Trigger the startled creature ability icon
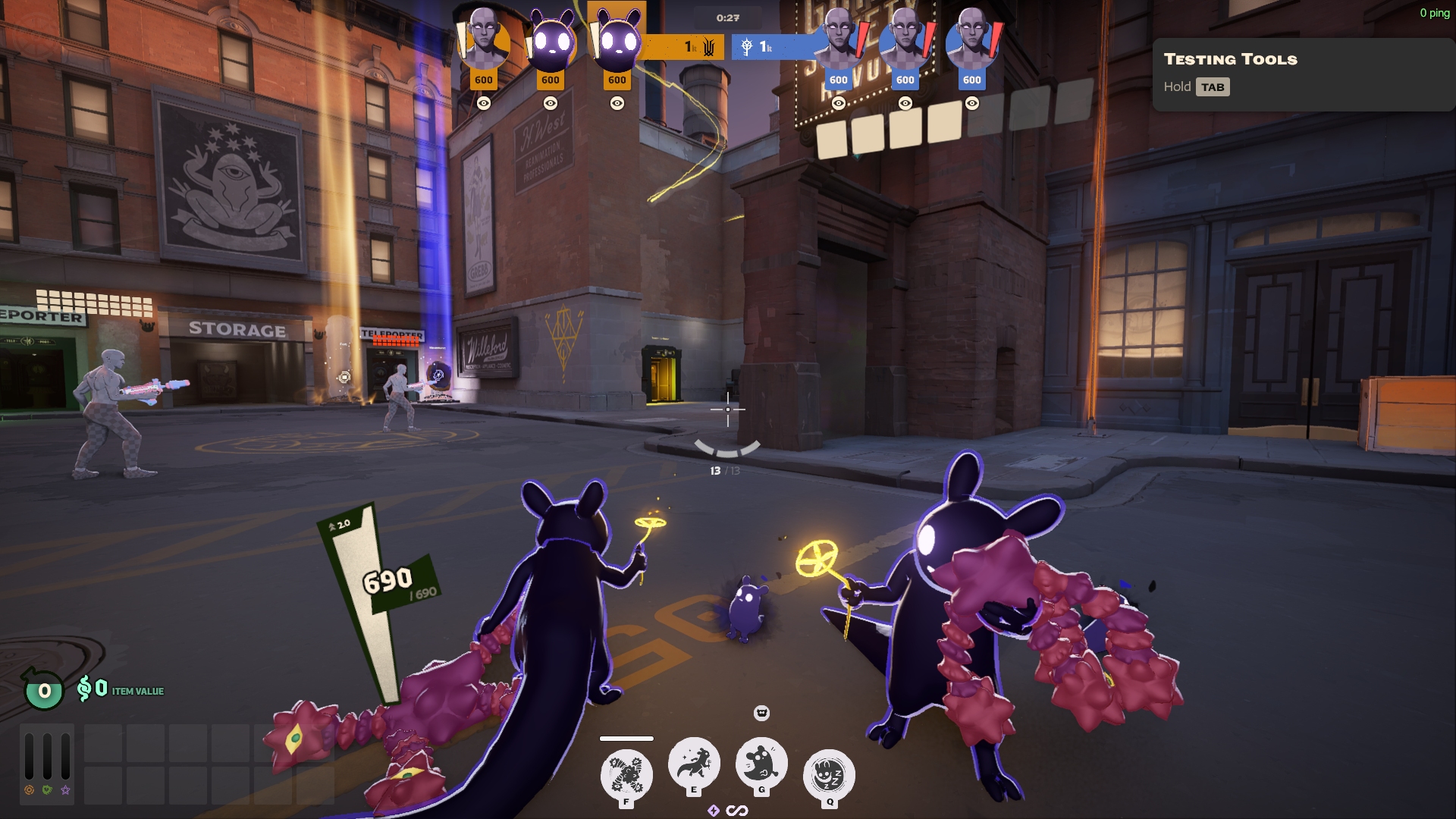Image resolution: width=1456 pixels, height=819 pixels. (761, 763)
